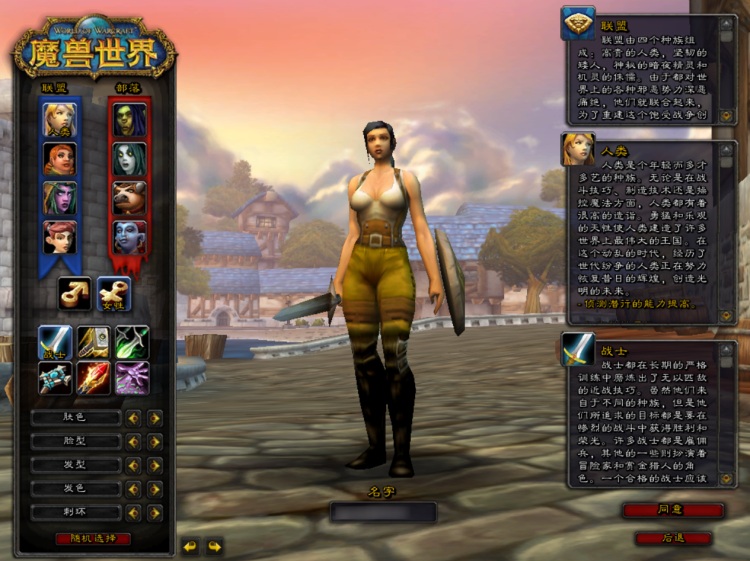This screenshot has width=750, height=561.
Task: Choose the Dwarf race portrait
Action: coord(59,158)
